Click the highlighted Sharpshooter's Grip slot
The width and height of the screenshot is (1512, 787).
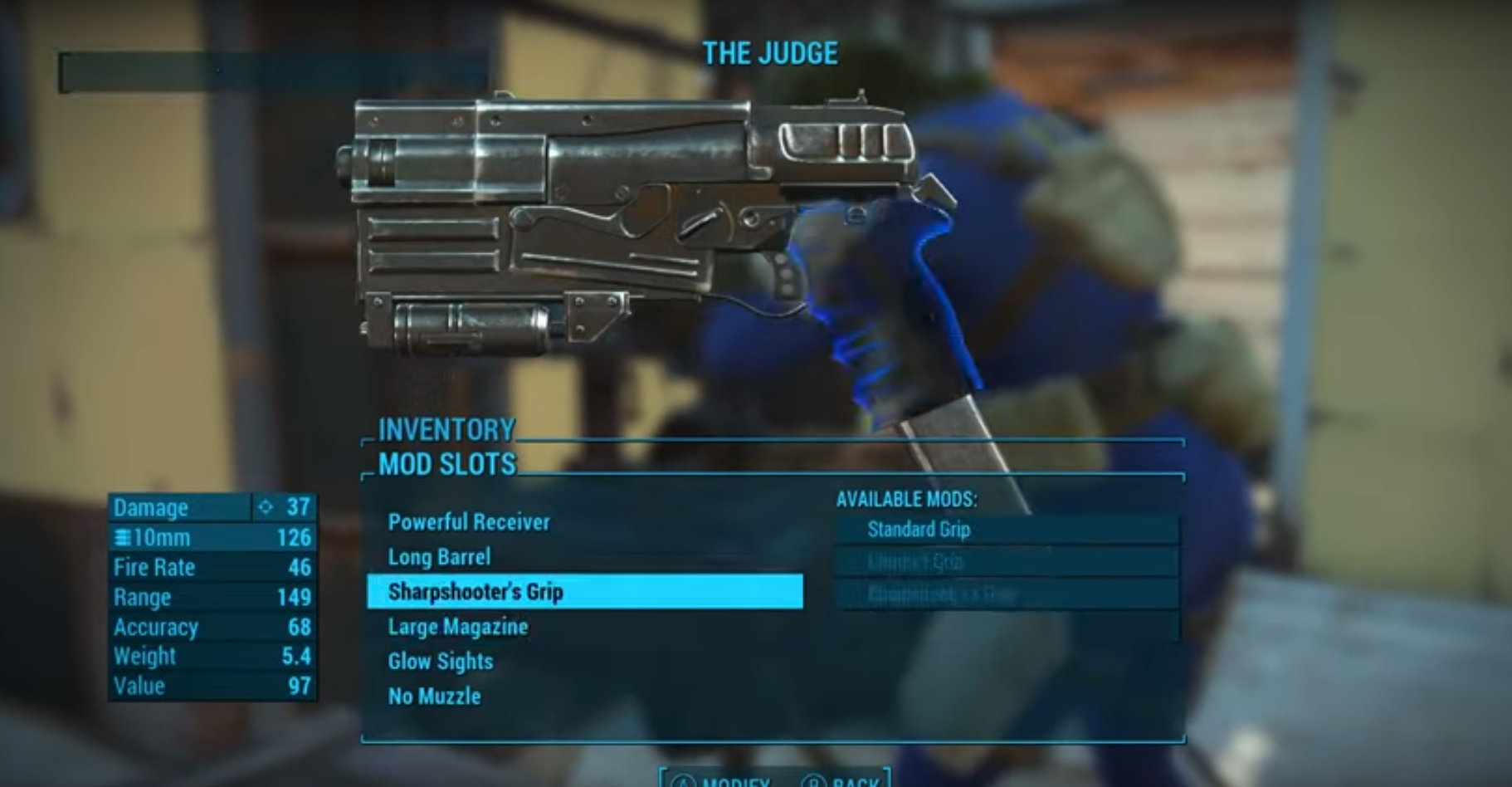[584, 592]
